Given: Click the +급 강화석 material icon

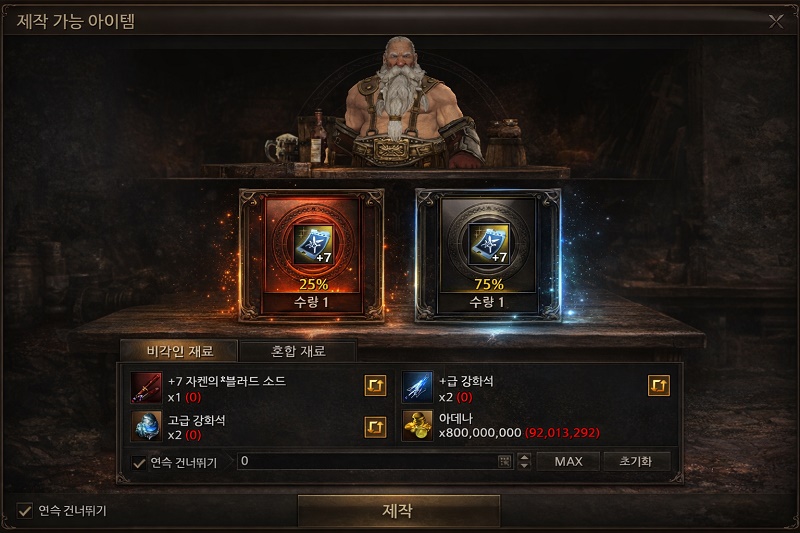Looking at the screenshot, I should point(418,386).
